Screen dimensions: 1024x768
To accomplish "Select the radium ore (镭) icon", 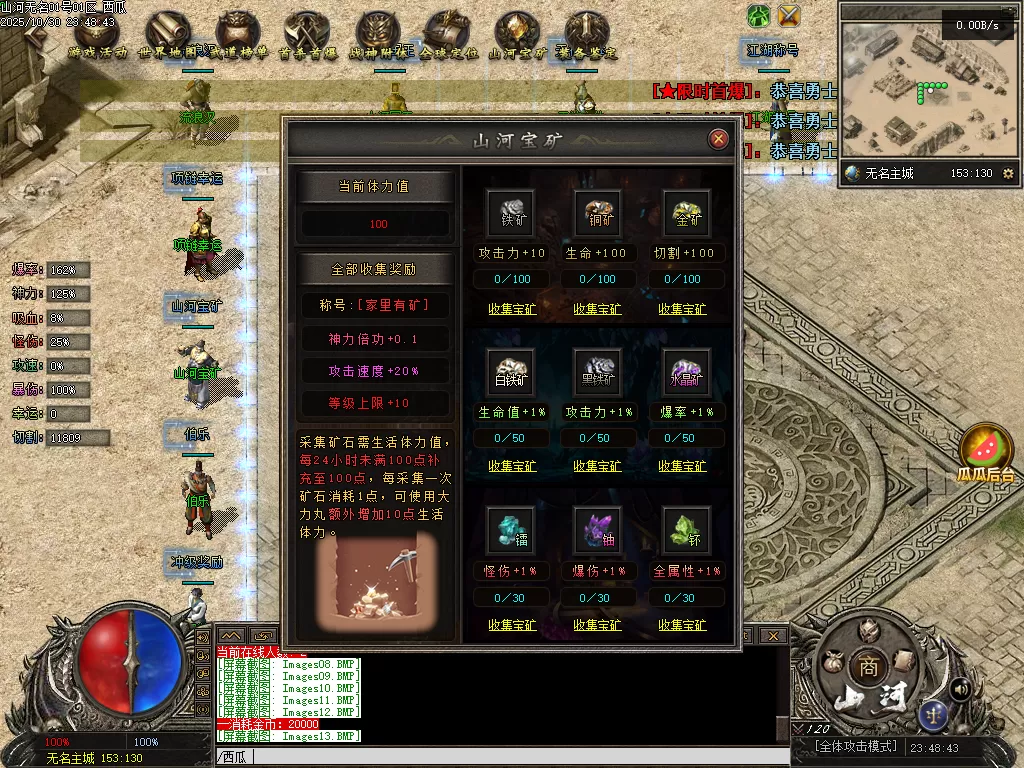I will click(x=512, y=531).
